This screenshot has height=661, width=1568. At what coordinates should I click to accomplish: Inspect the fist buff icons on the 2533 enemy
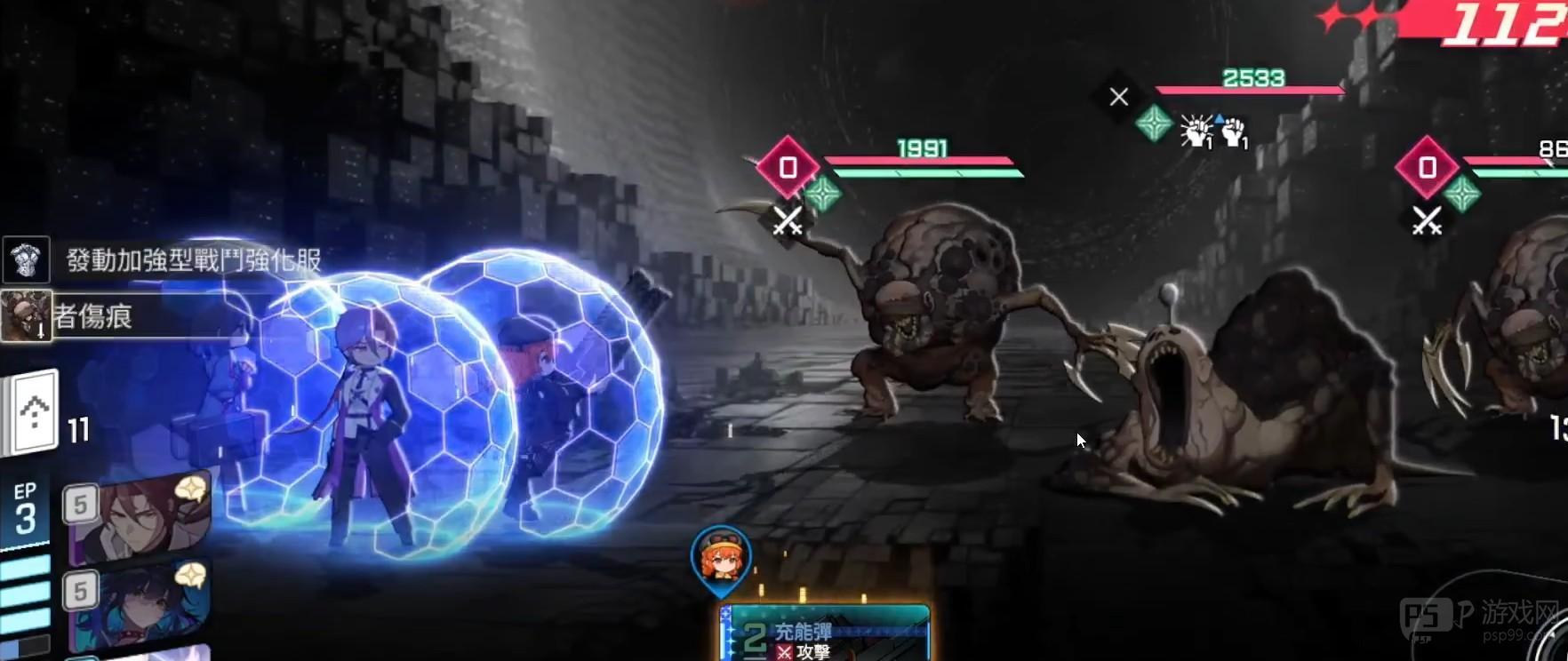pos(1214,132)
